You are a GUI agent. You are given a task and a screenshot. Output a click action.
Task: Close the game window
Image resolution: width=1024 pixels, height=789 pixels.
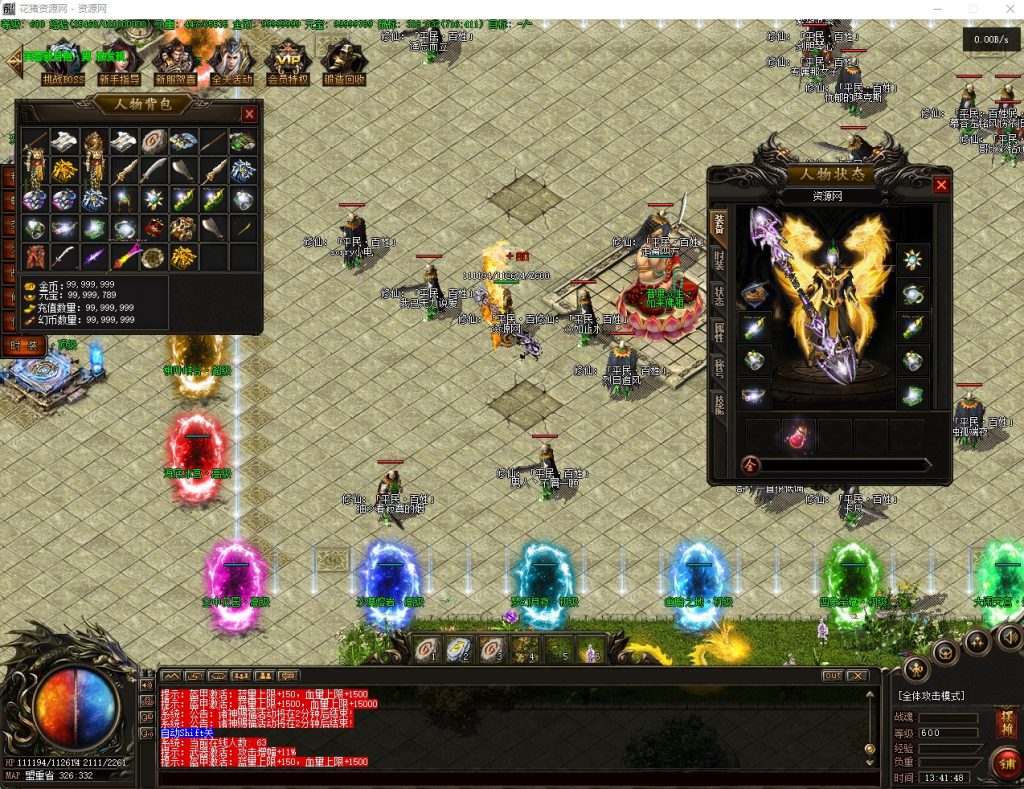1005,9
